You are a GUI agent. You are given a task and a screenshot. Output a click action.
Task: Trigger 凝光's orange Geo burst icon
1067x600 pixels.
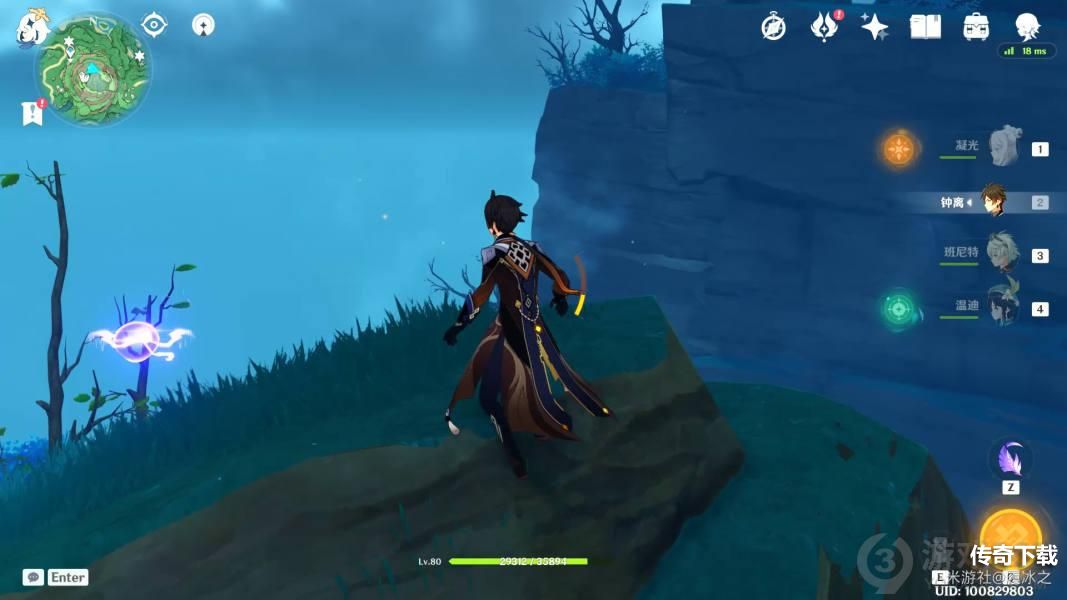[899, 150]
